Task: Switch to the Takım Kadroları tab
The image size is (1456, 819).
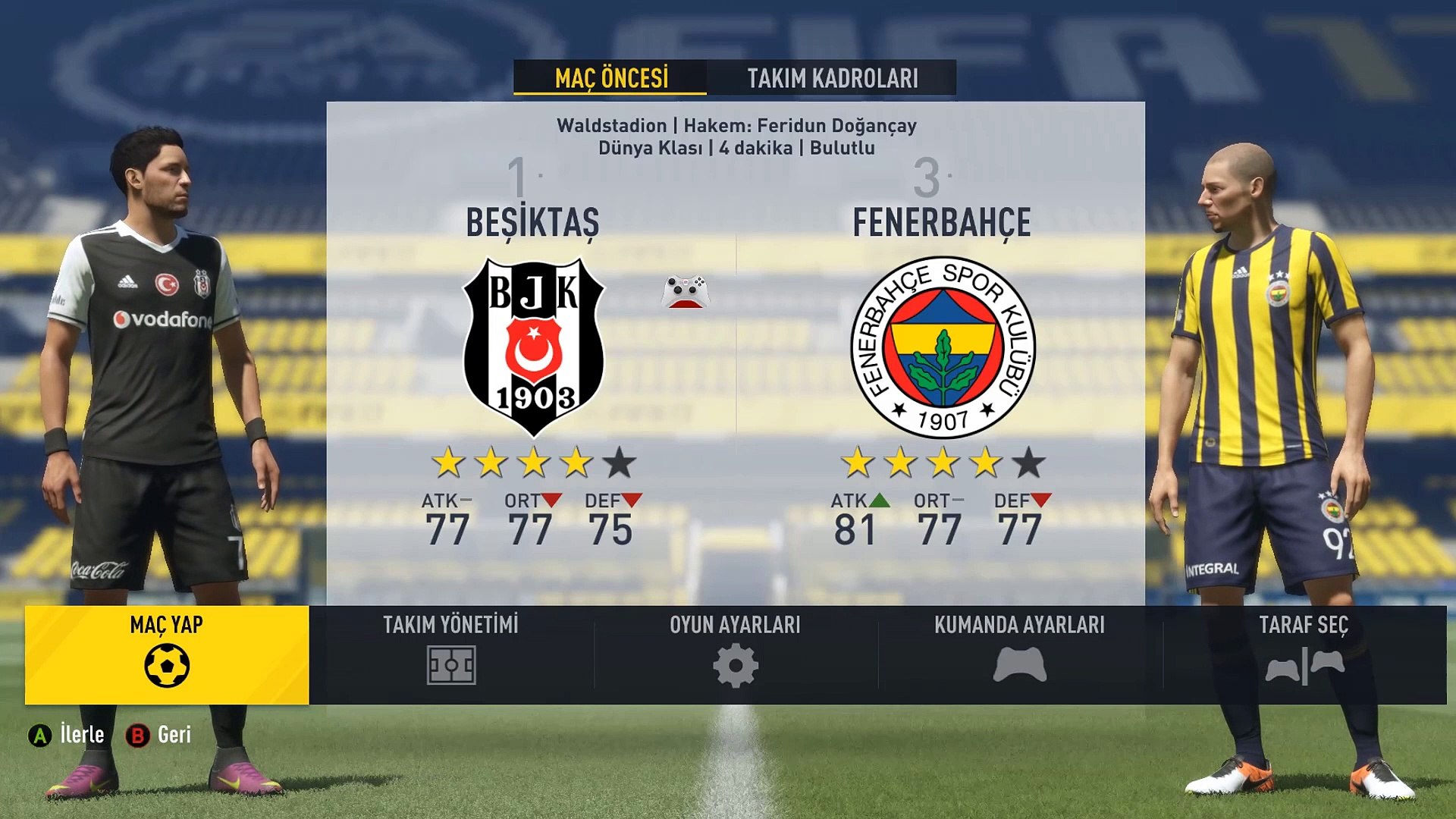Action: pyautogui.click(x=832, y=78)
